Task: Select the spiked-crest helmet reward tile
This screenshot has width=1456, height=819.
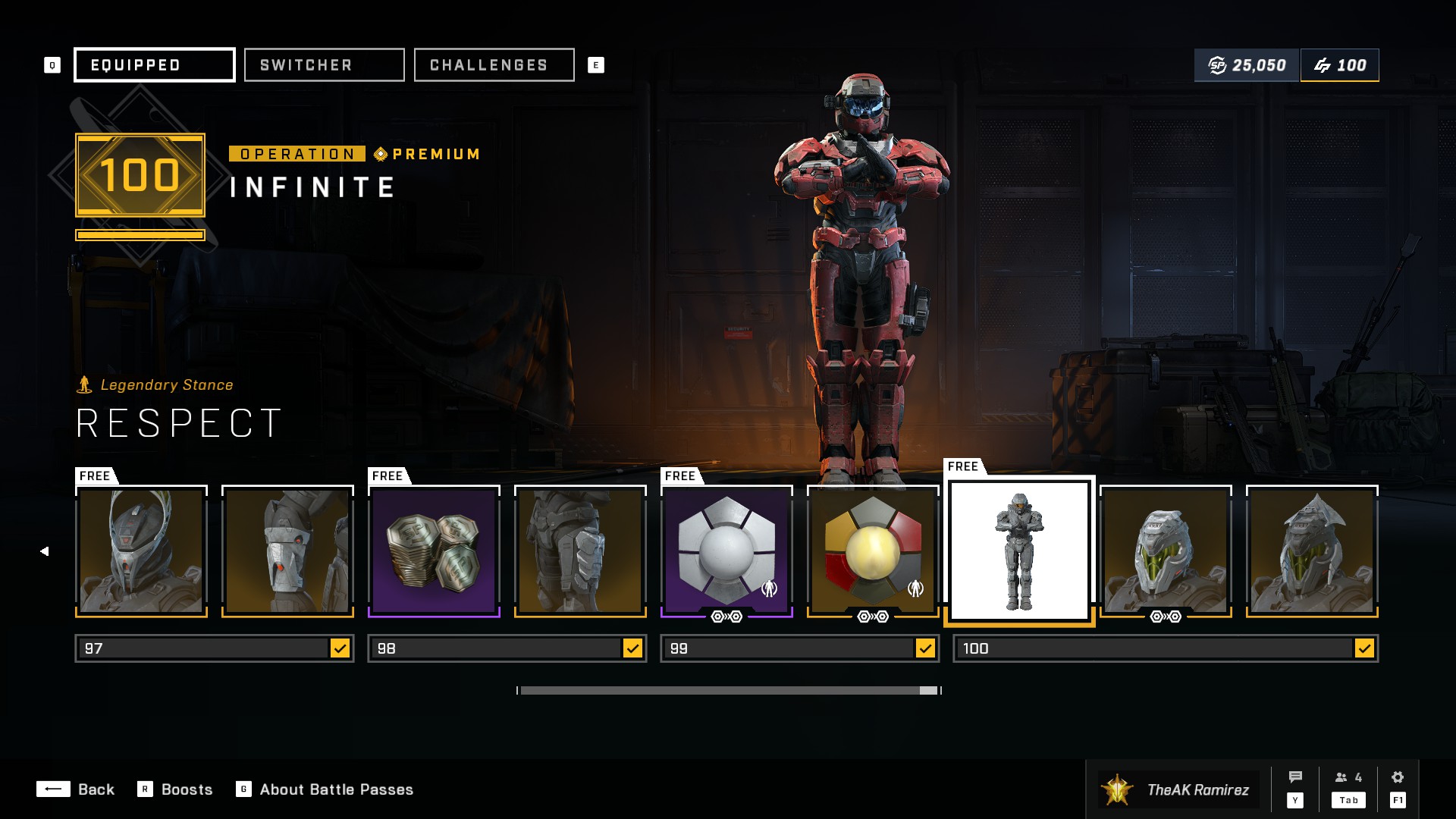Action: tap(1312, 551)
